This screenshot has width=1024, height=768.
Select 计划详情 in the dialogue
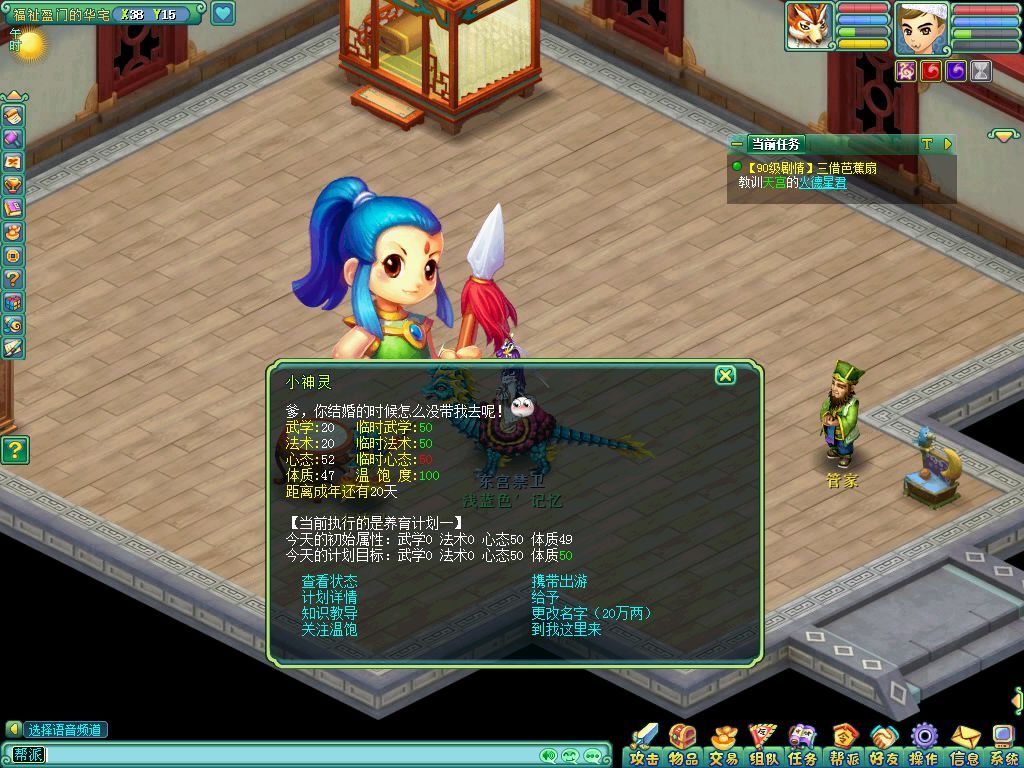coord(329,597)
